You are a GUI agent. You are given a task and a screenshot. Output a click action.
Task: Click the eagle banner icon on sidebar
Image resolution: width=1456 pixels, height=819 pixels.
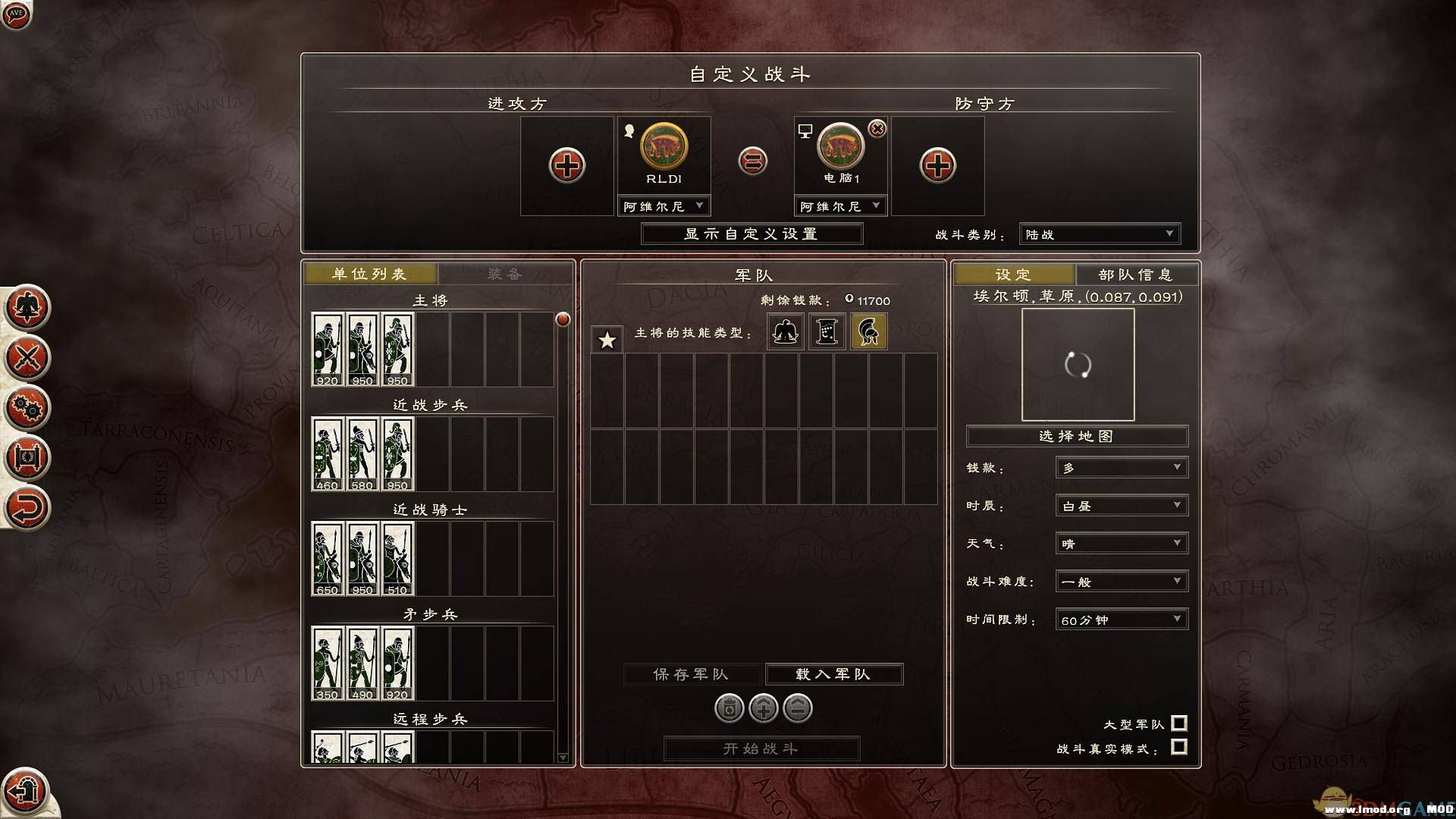pyautogui.click(x=27, y=309)
